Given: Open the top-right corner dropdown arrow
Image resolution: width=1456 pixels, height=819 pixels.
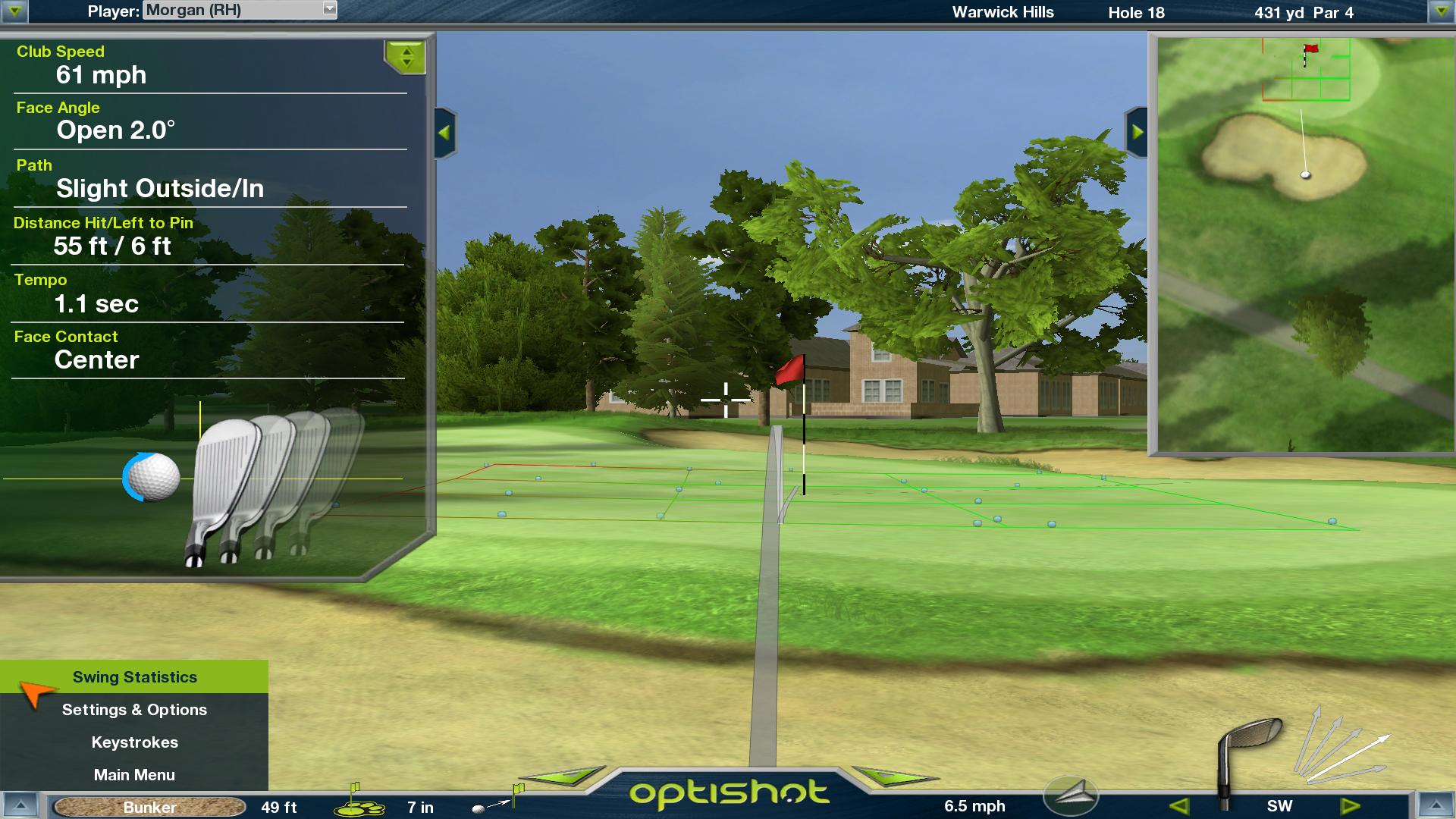Looking at the screenshot, I should (x=1440, y=11).
